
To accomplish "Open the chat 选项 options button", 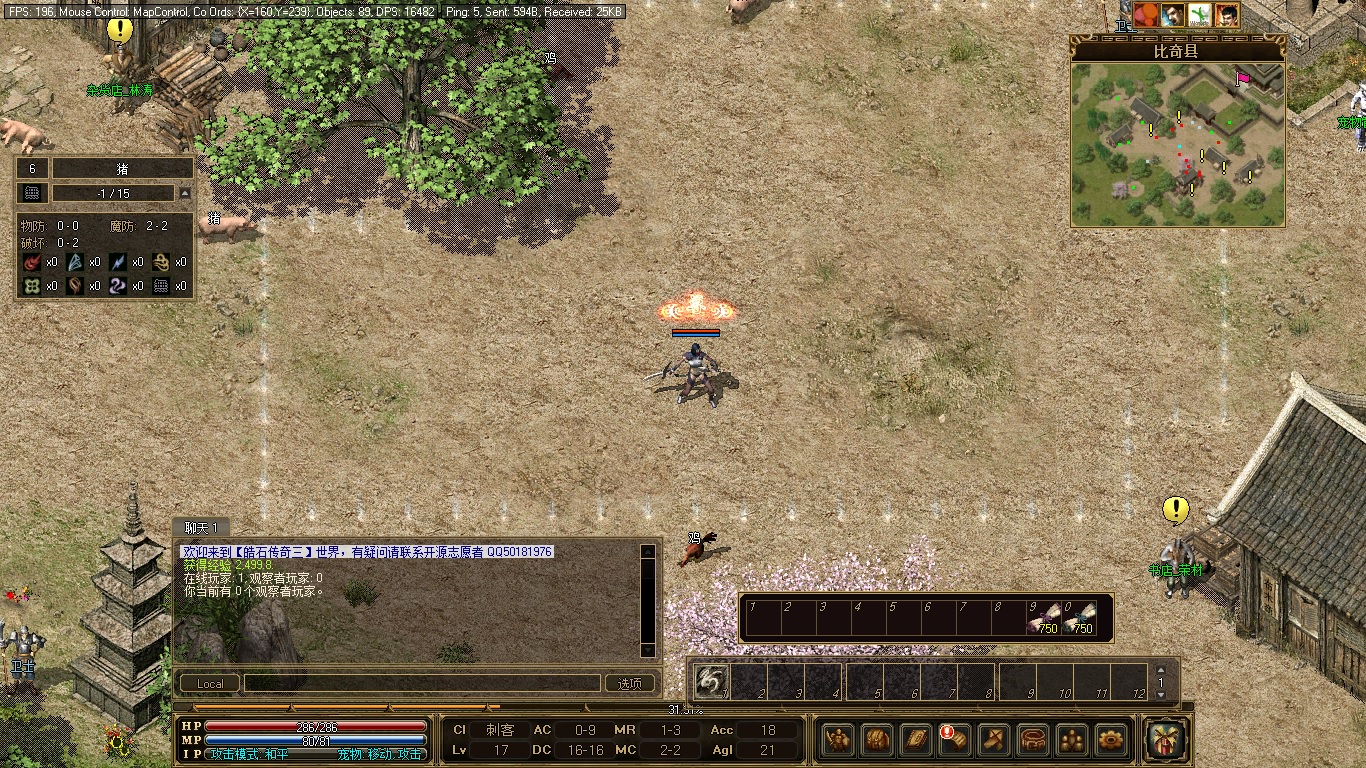I will click(x=630, y=684).
